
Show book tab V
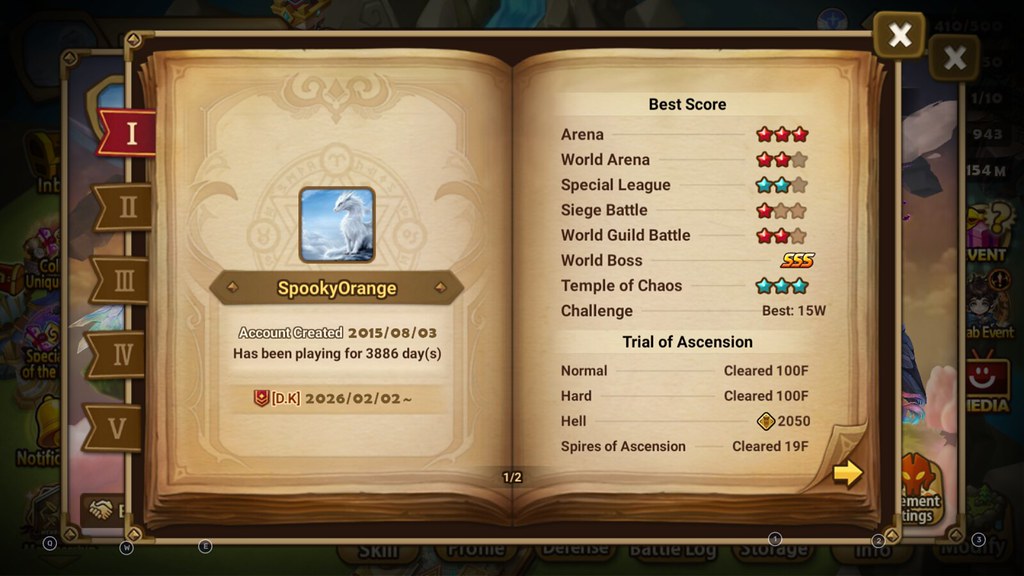[x=118, y=428]
